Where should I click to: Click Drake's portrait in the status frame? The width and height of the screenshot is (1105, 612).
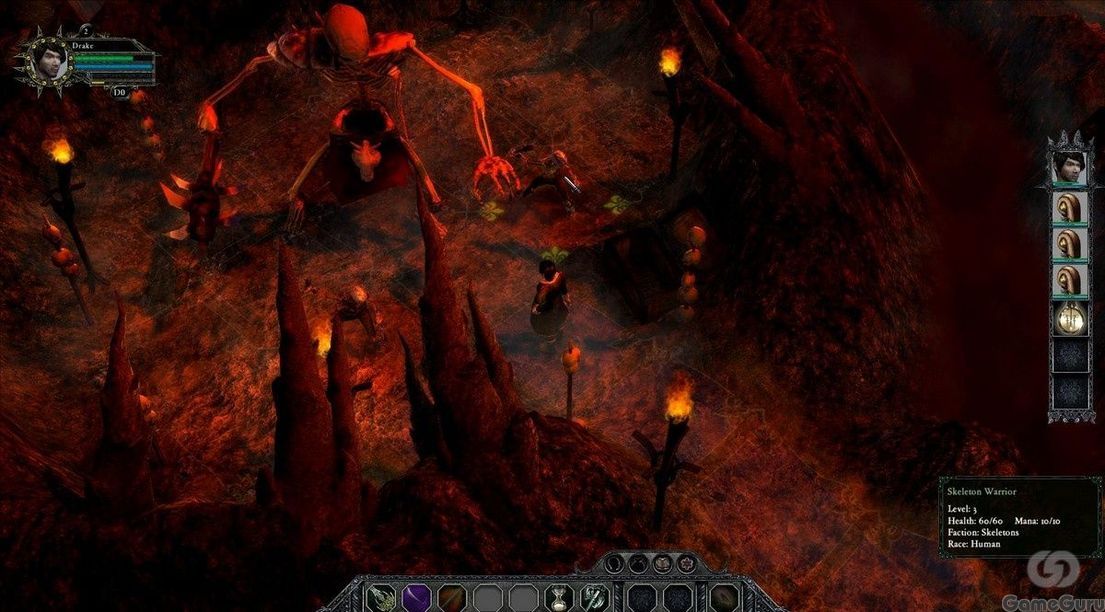click(x=47, y=62)
